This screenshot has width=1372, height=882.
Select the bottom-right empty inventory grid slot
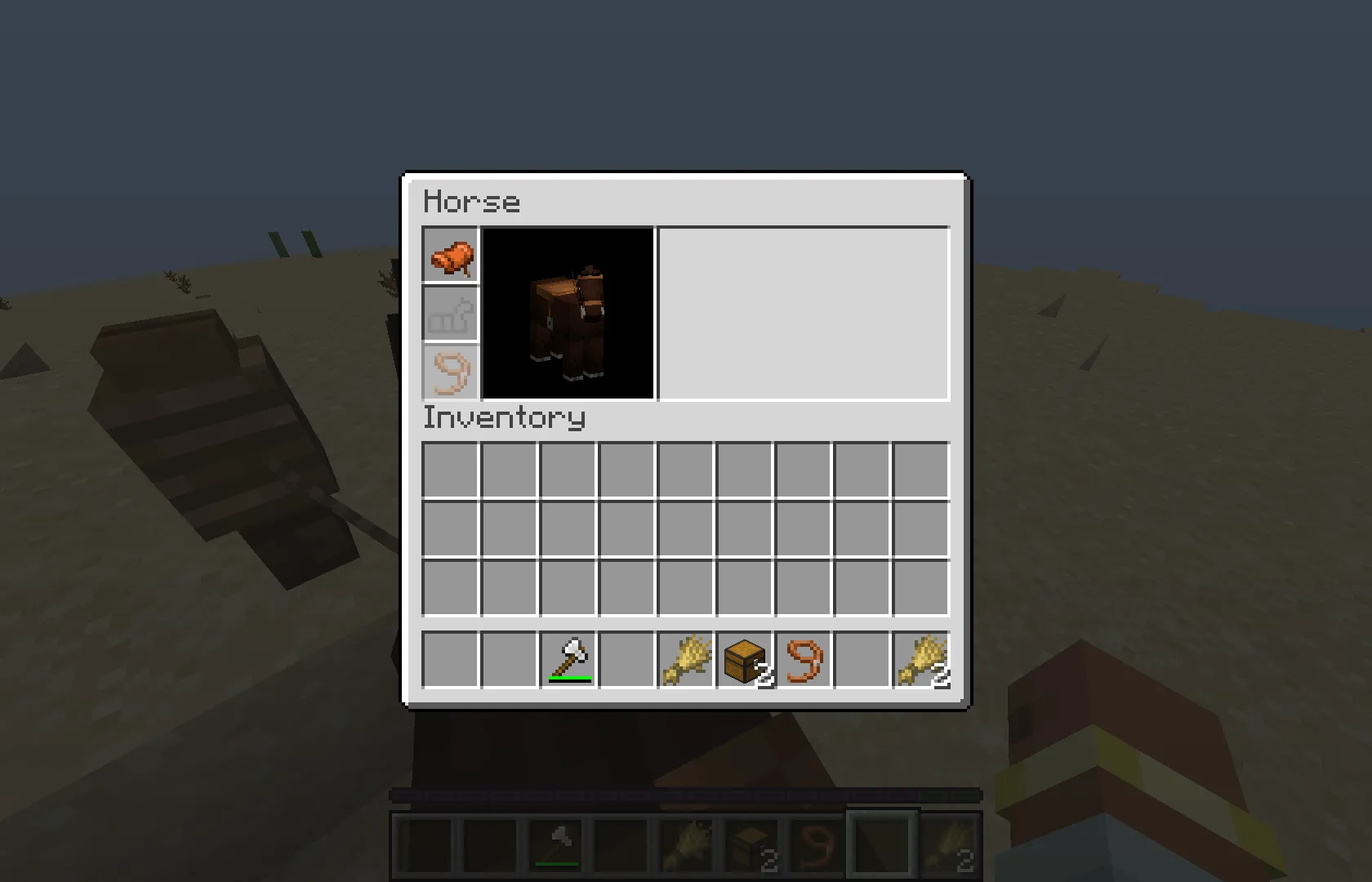coord(921,588)
